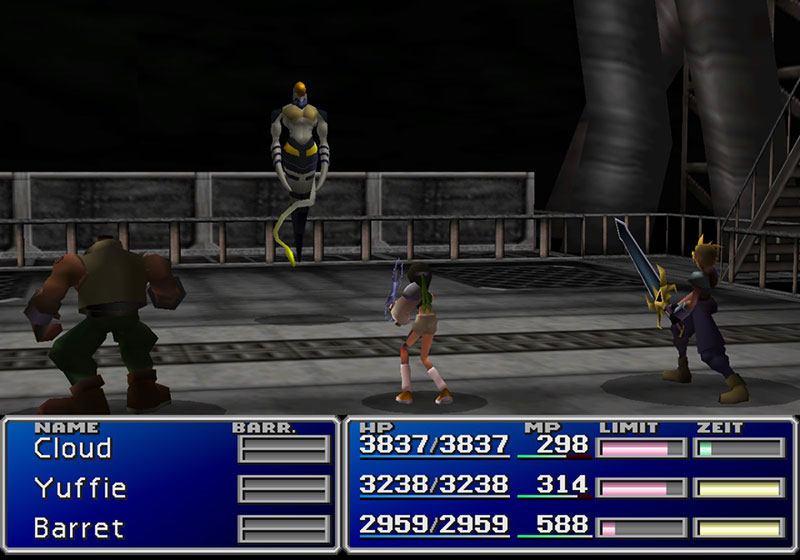
Task: Pick Barret from the party names
Action: (x=80, y=527)
